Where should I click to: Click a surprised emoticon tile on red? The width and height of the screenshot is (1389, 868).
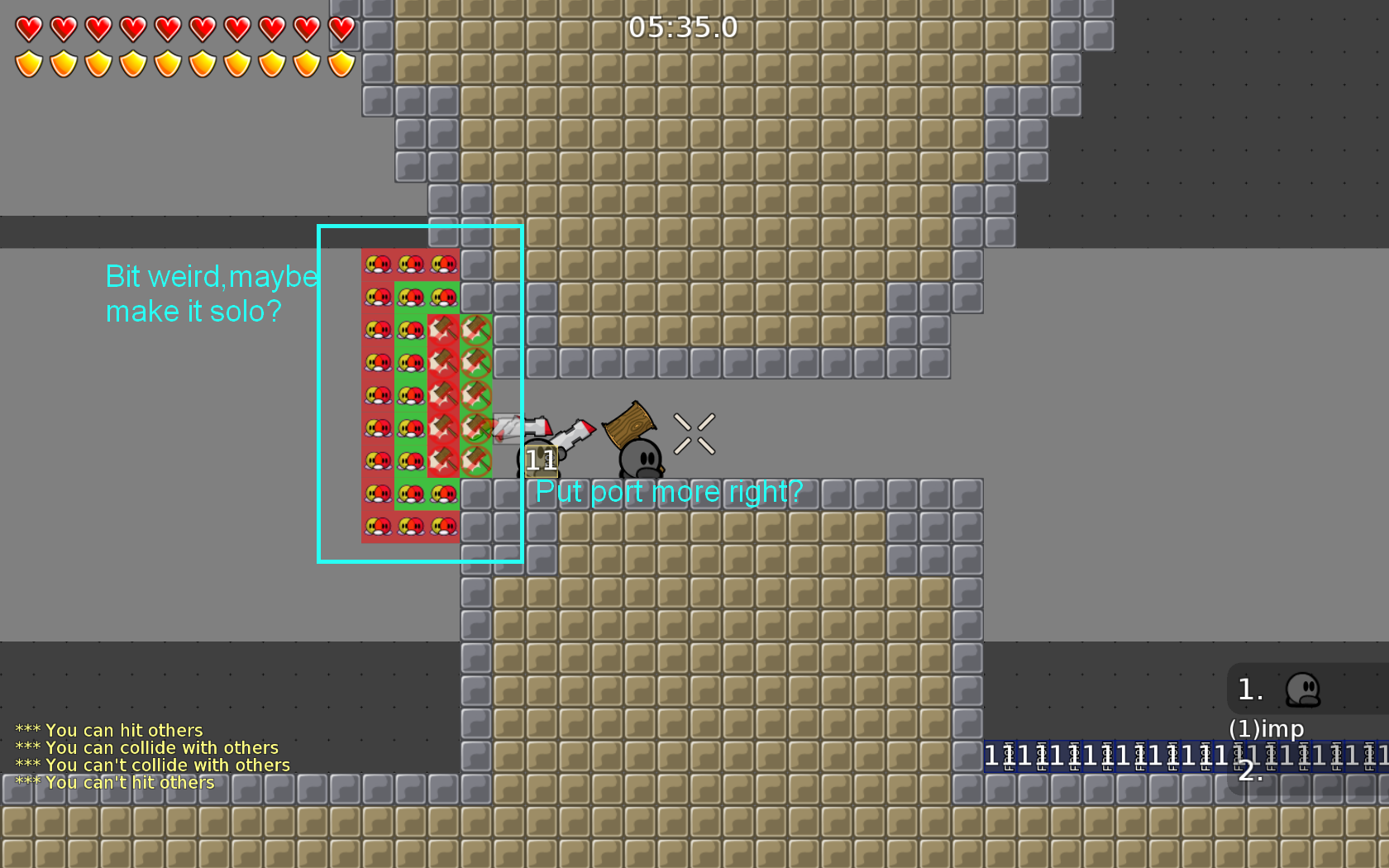(x=376, y=263)
